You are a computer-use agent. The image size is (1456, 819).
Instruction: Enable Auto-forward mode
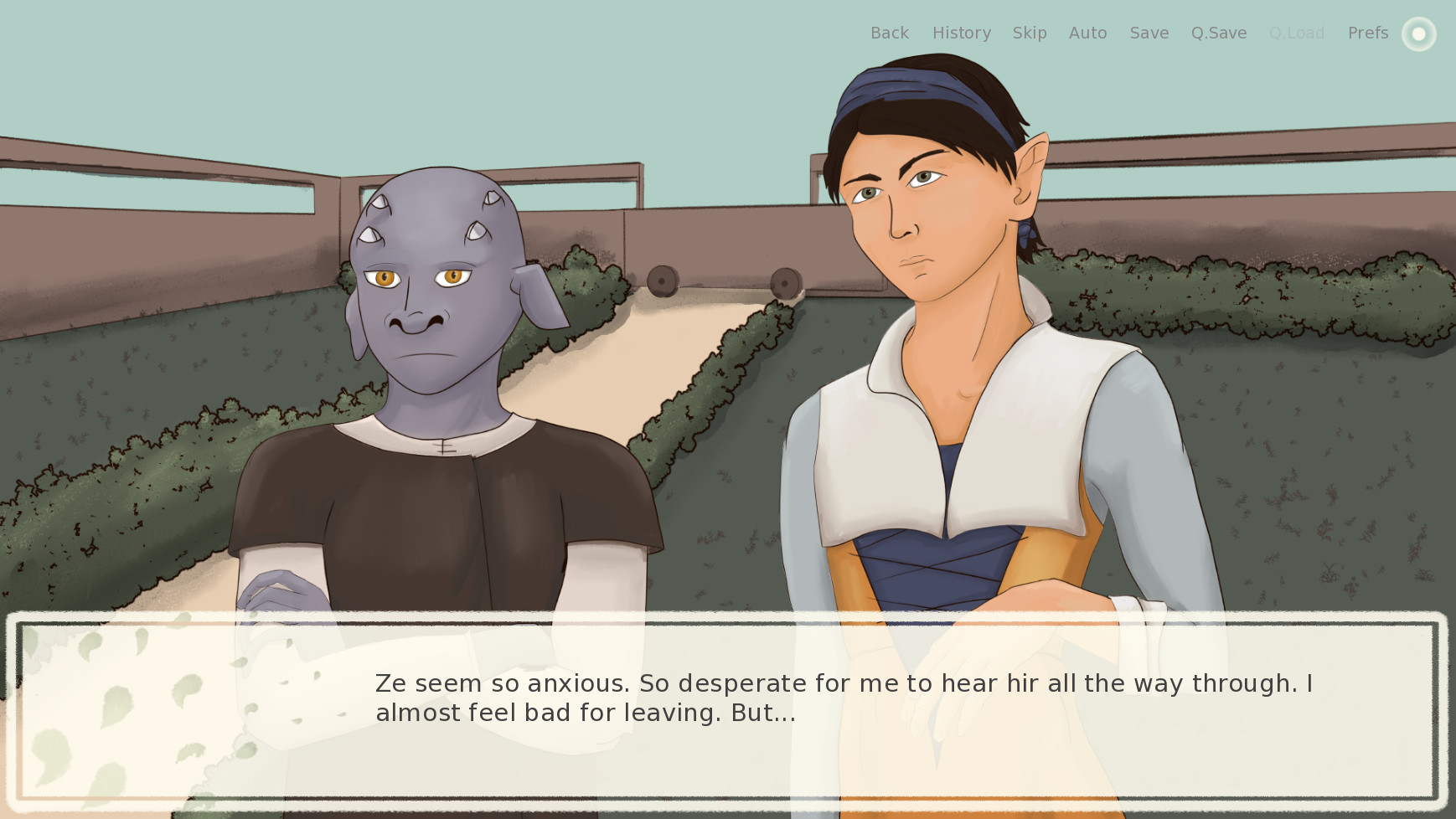1087,33
